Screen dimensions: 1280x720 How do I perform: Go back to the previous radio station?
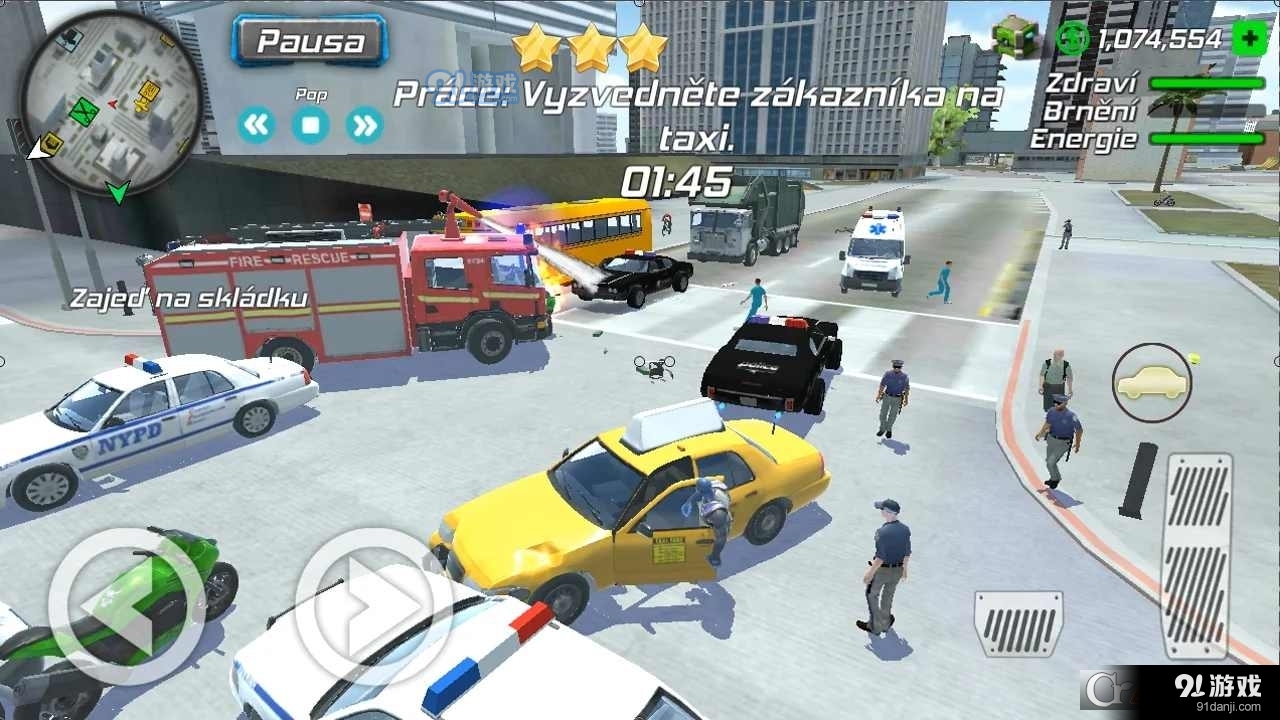257,126
